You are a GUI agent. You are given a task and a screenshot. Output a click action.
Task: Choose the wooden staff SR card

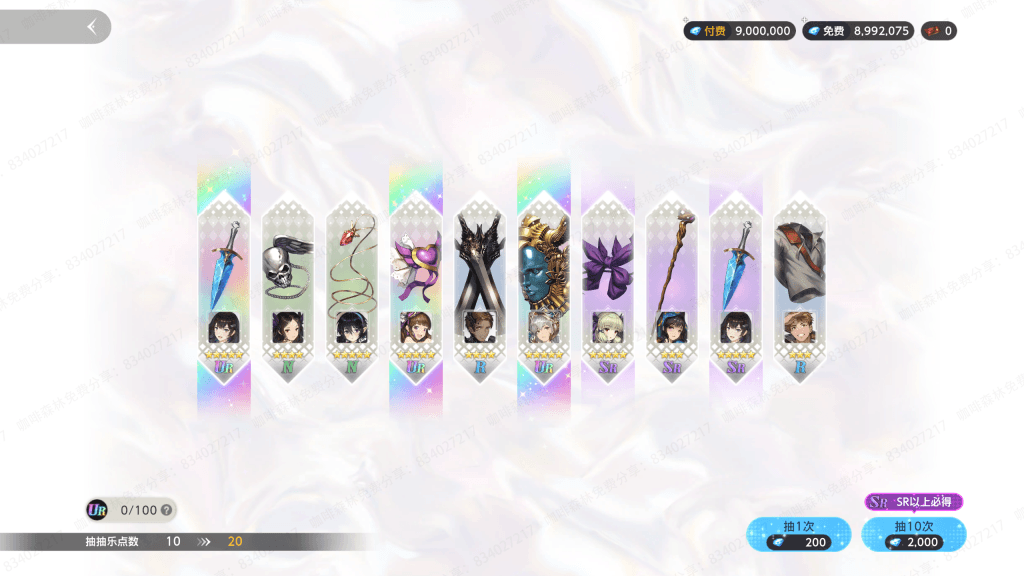(672, 290)
